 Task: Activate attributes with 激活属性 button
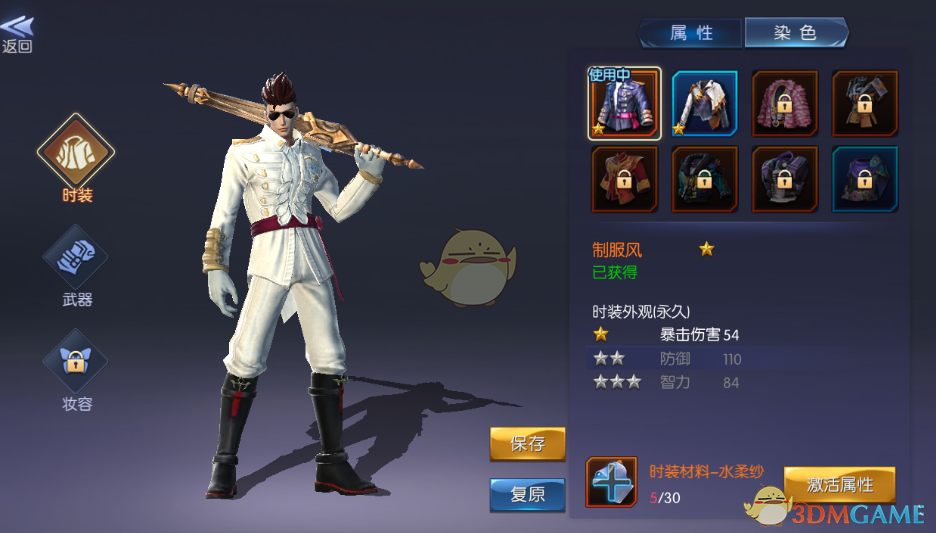click(x=839, y=485)
